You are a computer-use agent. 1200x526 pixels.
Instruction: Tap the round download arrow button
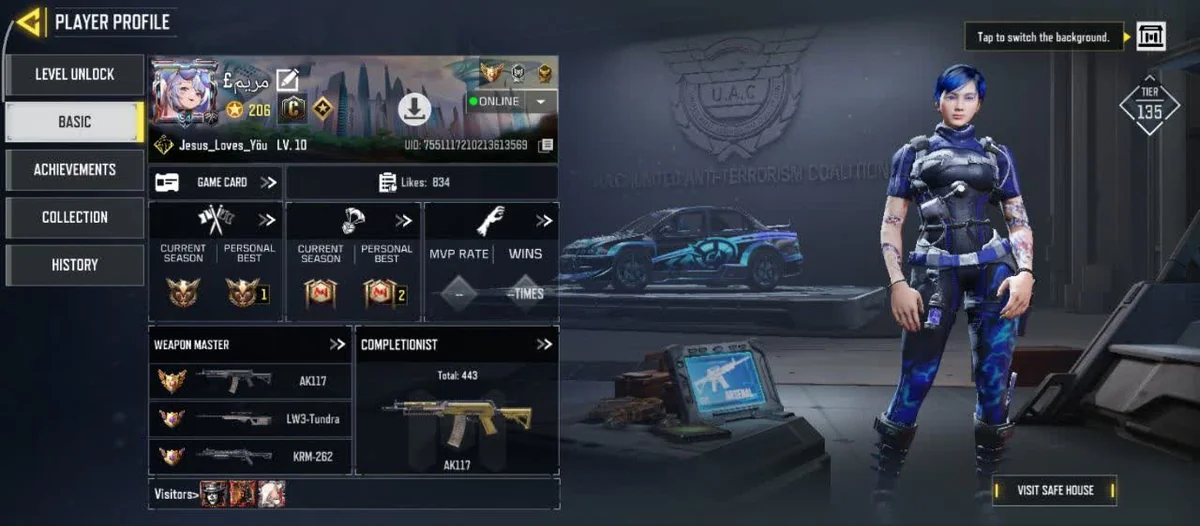pos(415,109)
